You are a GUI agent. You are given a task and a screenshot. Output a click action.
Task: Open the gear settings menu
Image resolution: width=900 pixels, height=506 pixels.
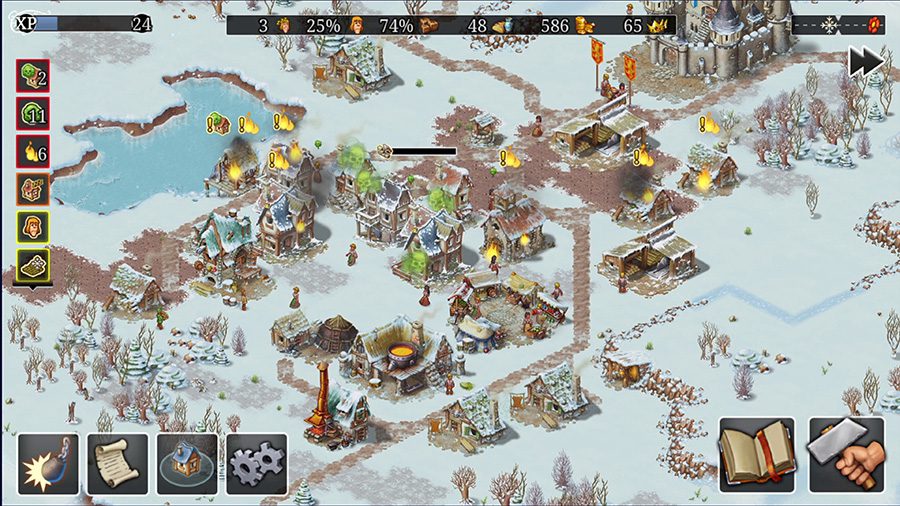point(256,463)
